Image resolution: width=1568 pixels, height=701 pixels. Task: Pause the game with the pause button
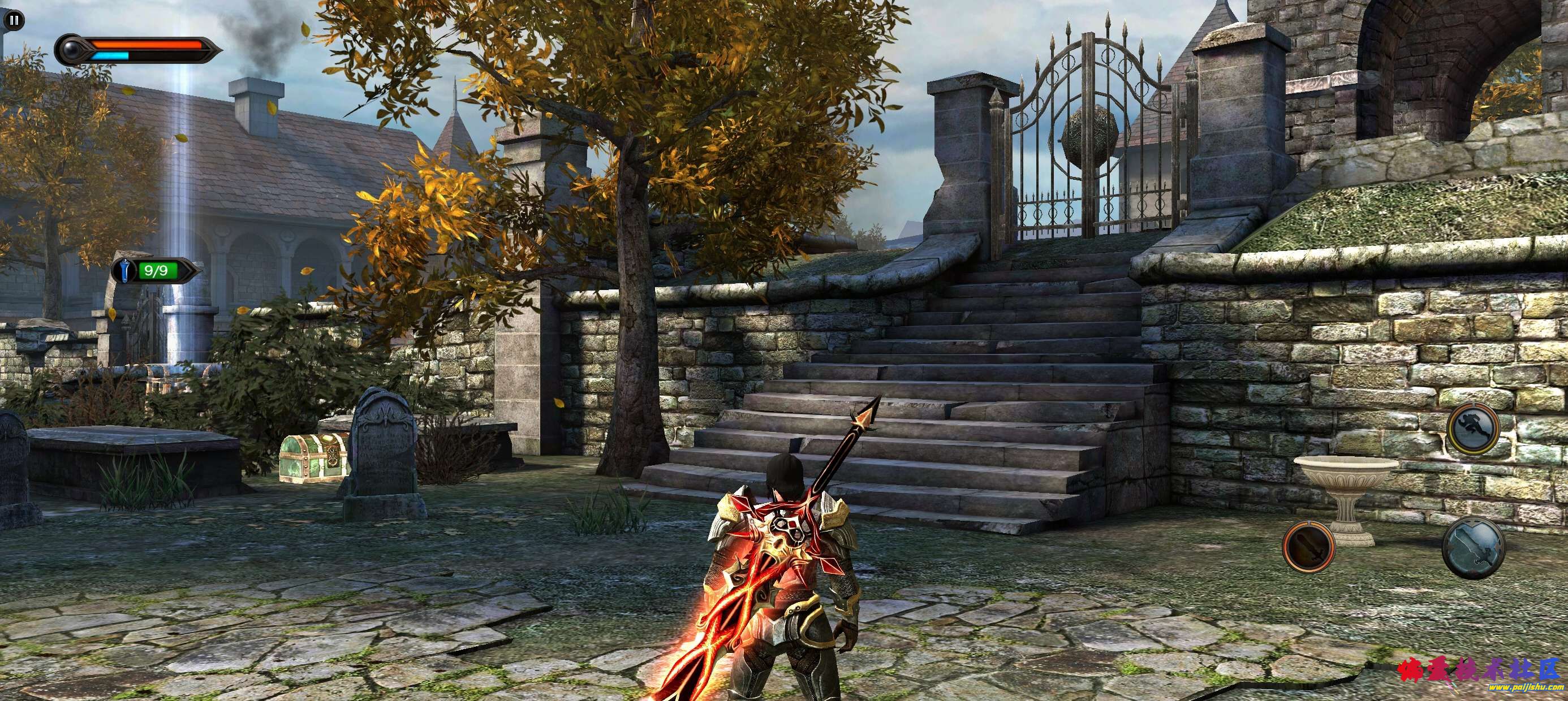[15, 20]
